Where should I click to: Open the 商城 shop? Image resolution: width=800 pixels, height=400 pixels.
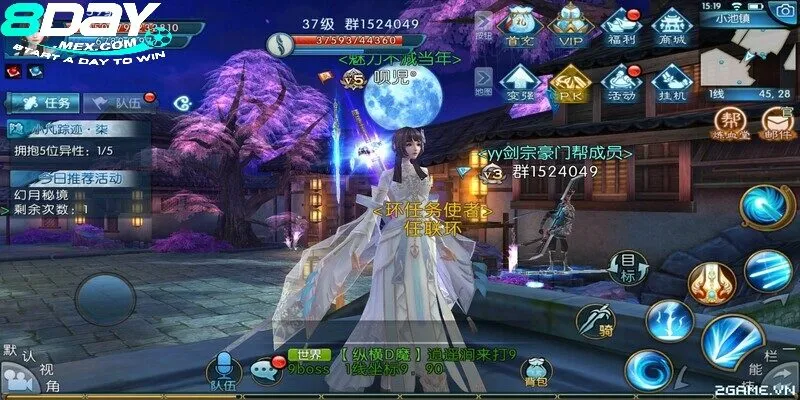(672, 25)
